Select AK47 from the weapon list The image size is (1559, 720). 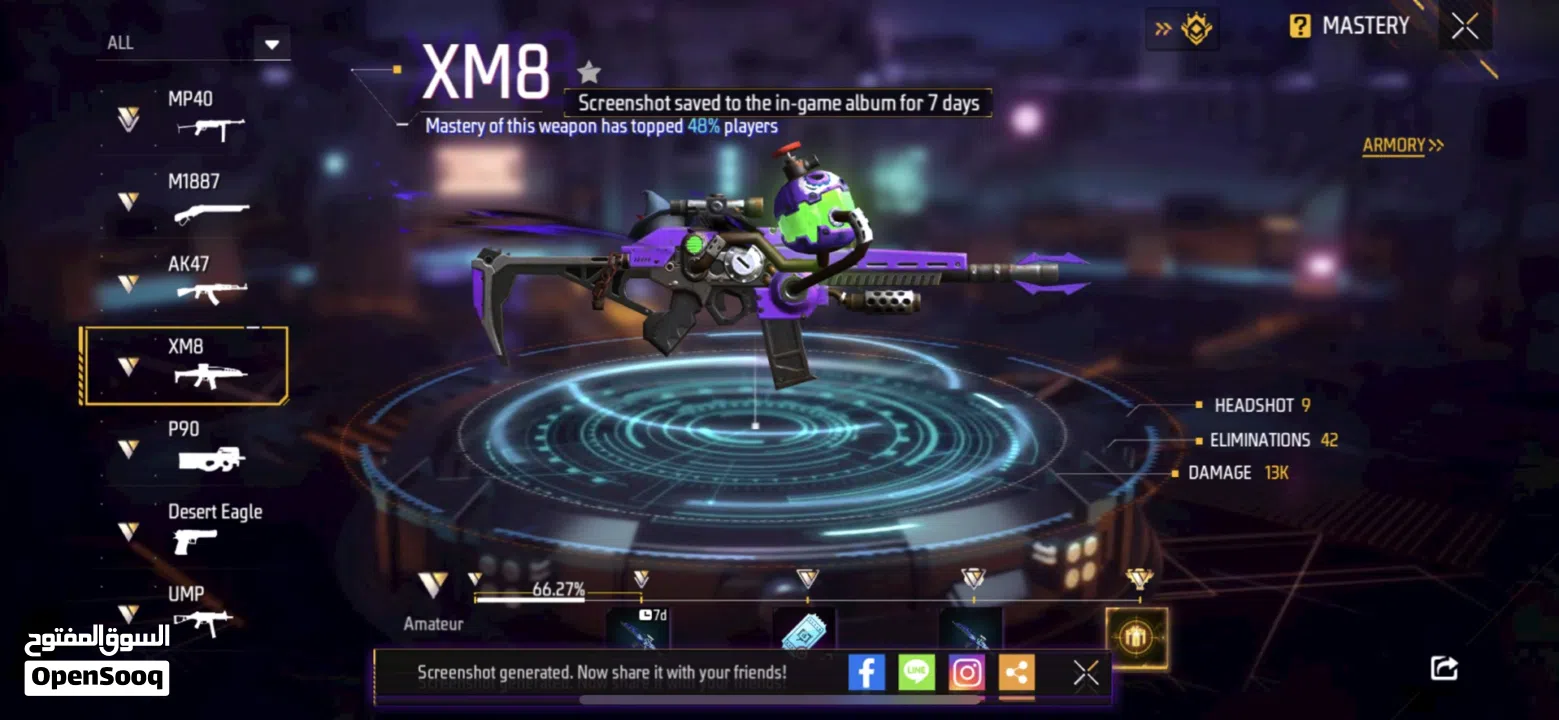(191, 280)
